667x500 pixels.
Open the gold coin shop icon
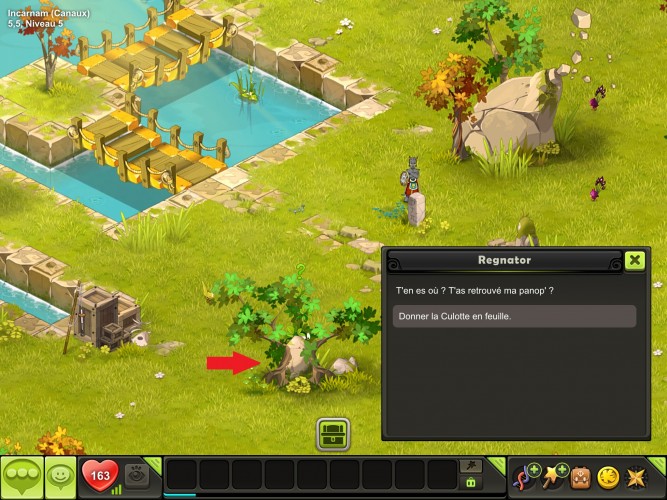[609, 477]
